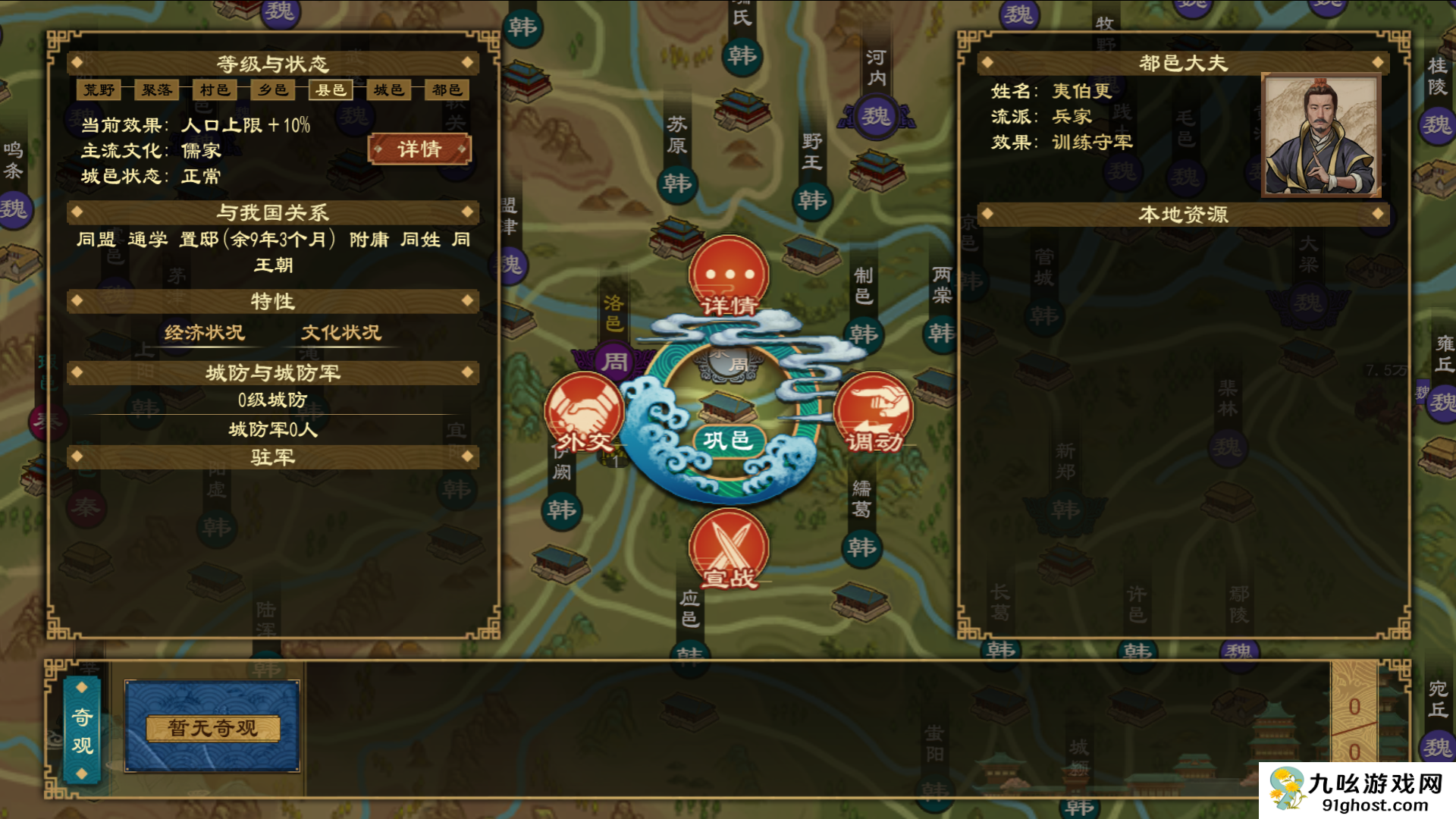Click the governor 夷伯更 portrait
This screenshot has height=819, width=1456.
[1320, 136]
